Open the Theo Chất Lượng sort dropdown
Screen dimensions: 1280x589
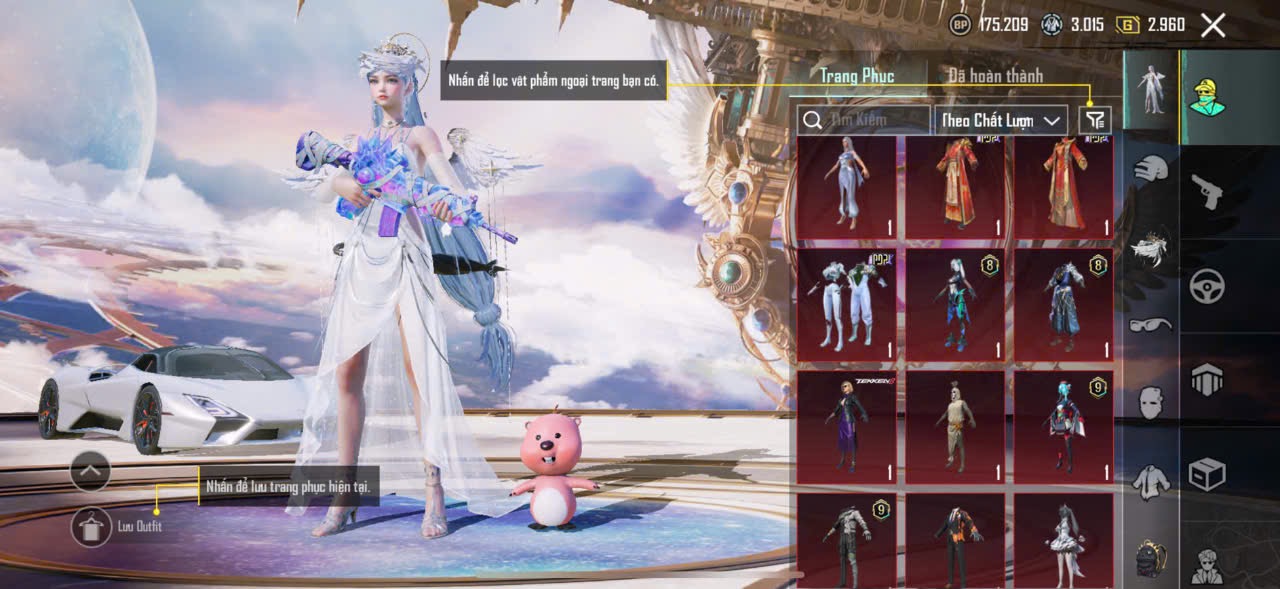point(1001,120)
